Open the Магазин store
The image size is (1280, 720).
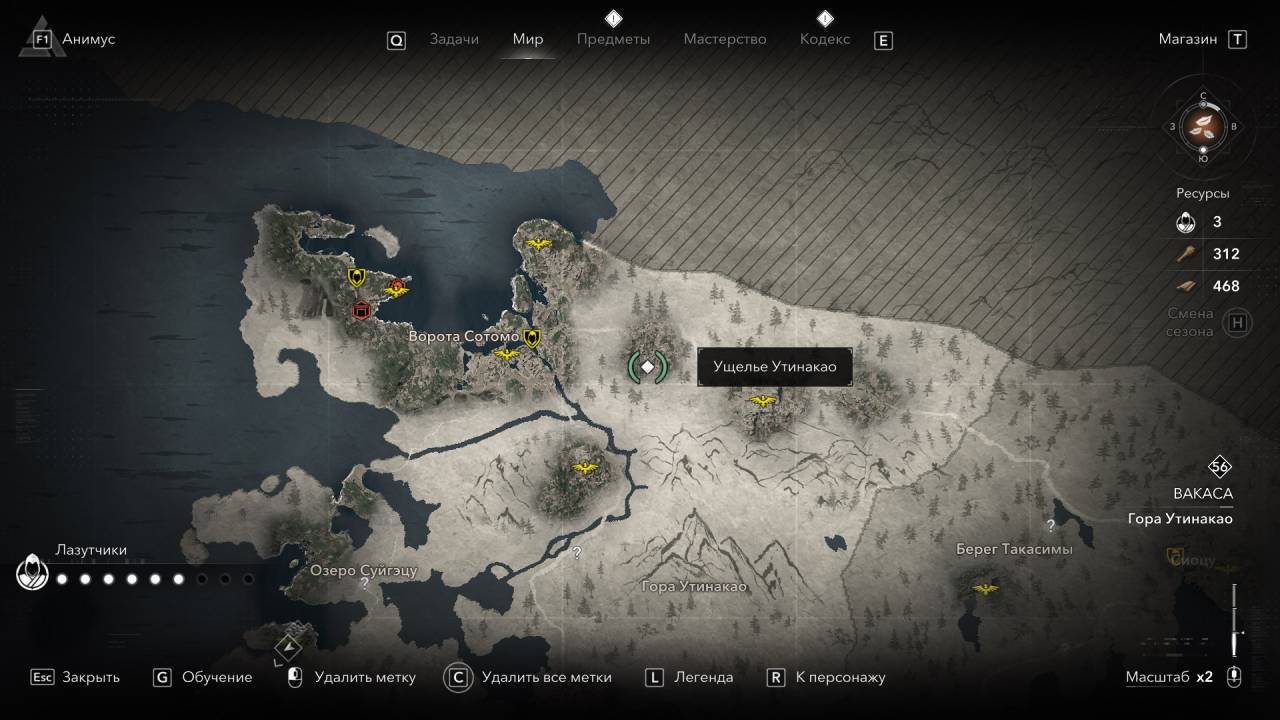pos(1188,39)
